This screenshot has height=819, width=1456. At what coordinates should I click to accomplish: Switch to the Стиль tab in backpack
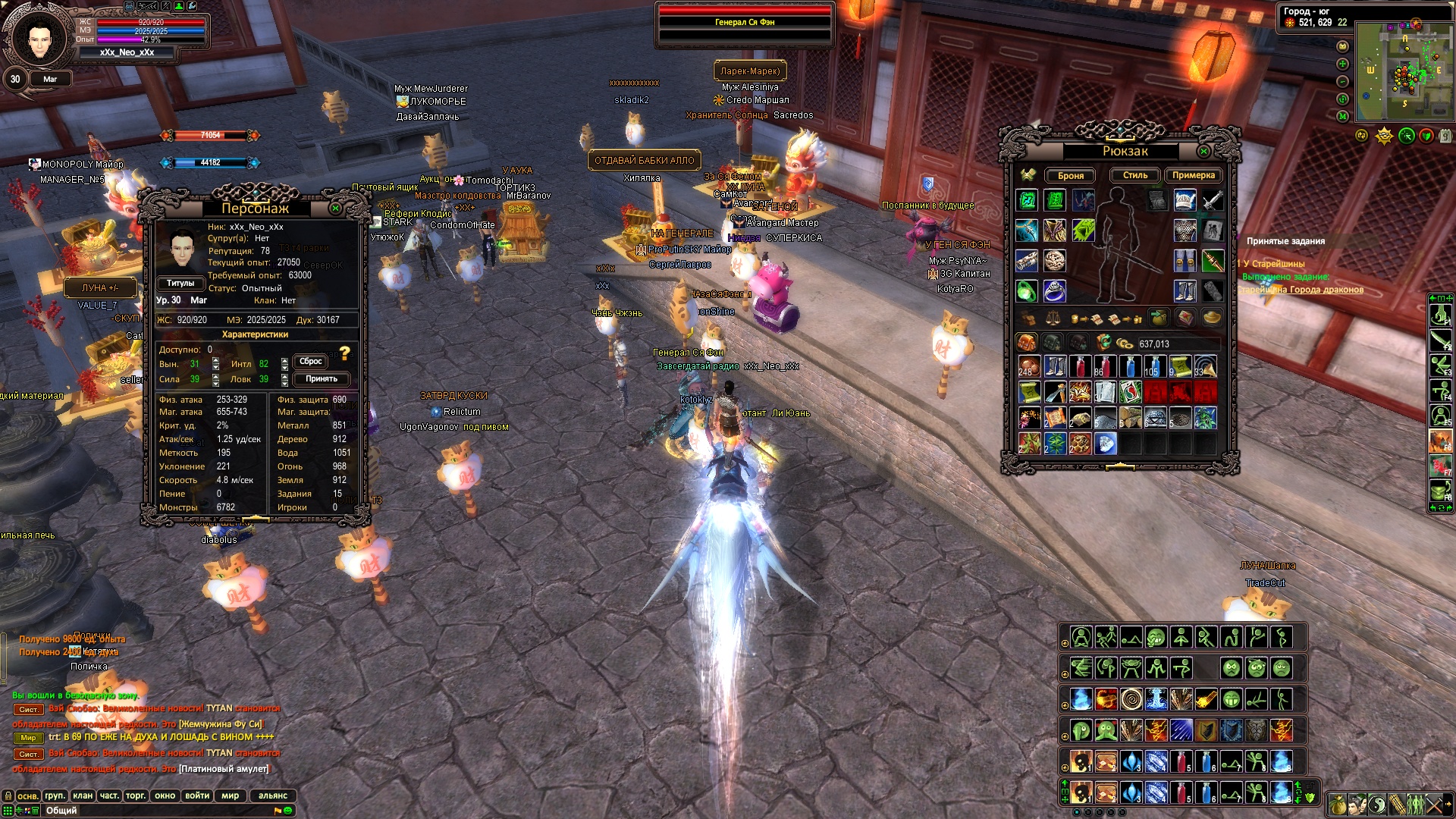tap(1135, 175)
